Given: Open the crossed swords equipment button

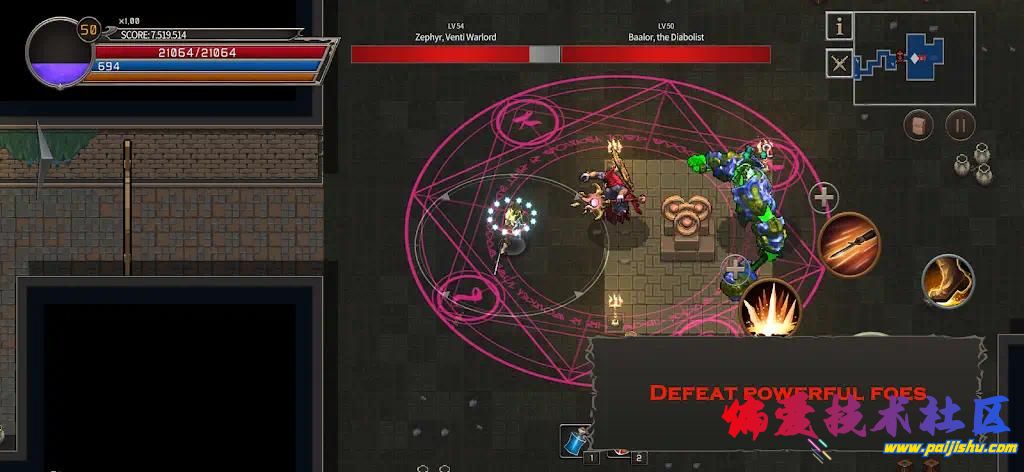Looking at the screenshot, I should pyautogui.click(x=840, y=64).
